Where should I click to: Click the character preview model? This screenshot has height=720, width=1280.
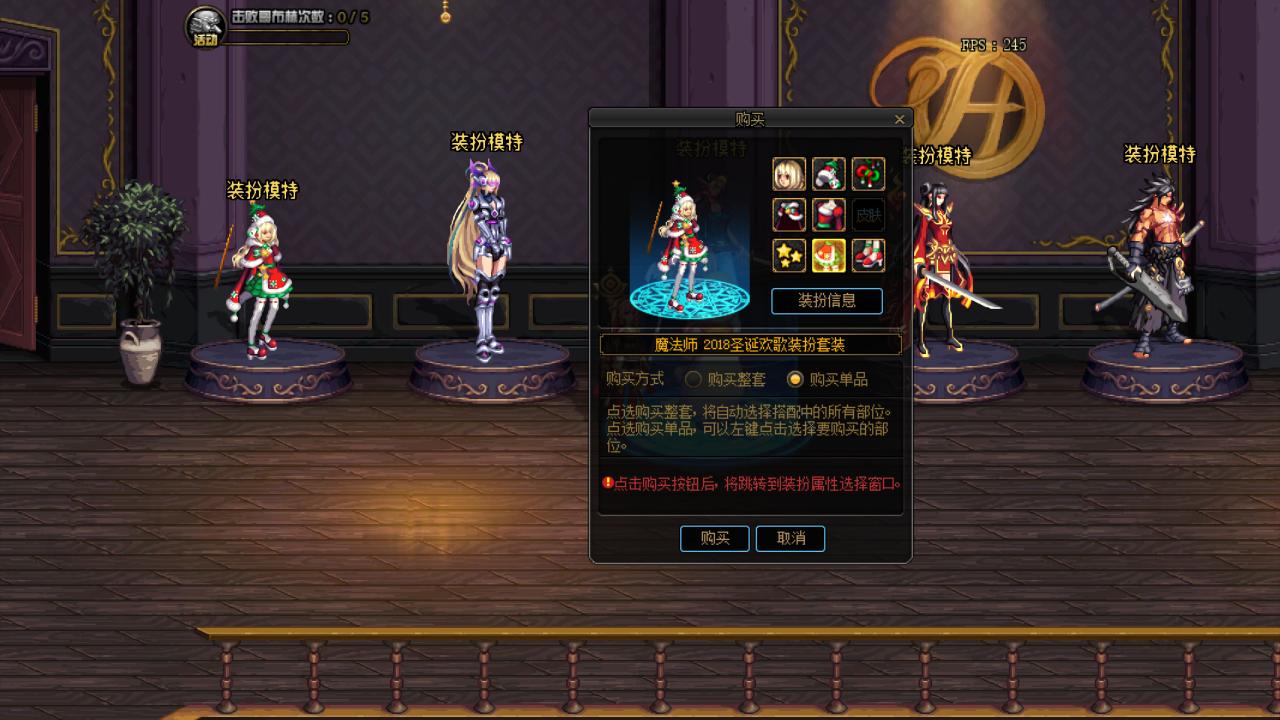pos(685,240)
